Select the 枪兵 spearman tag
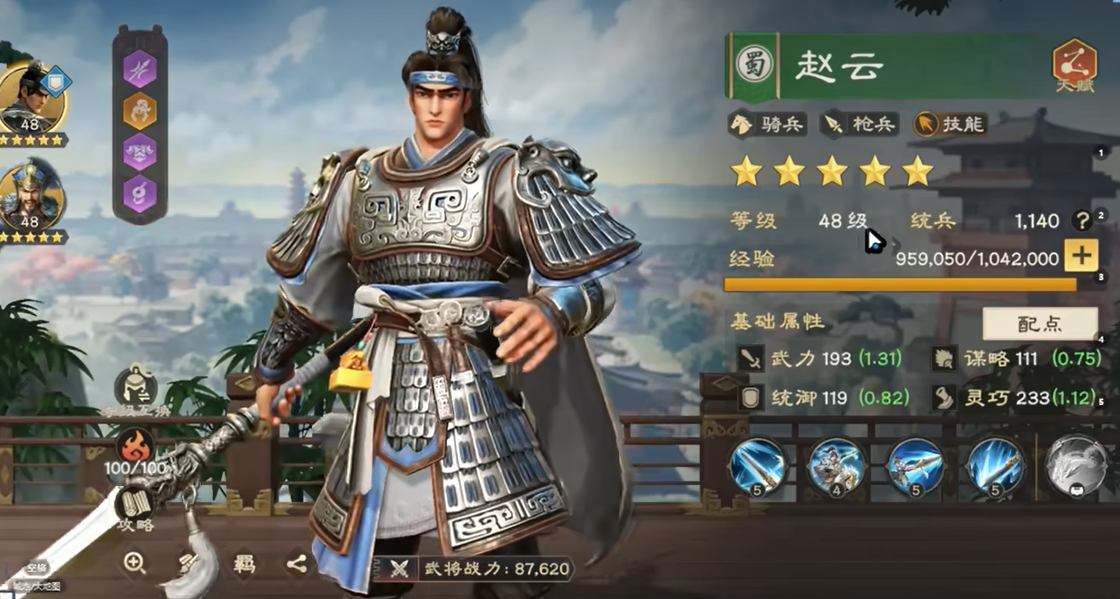This screenshot has width=1120, height=599. 859,124
